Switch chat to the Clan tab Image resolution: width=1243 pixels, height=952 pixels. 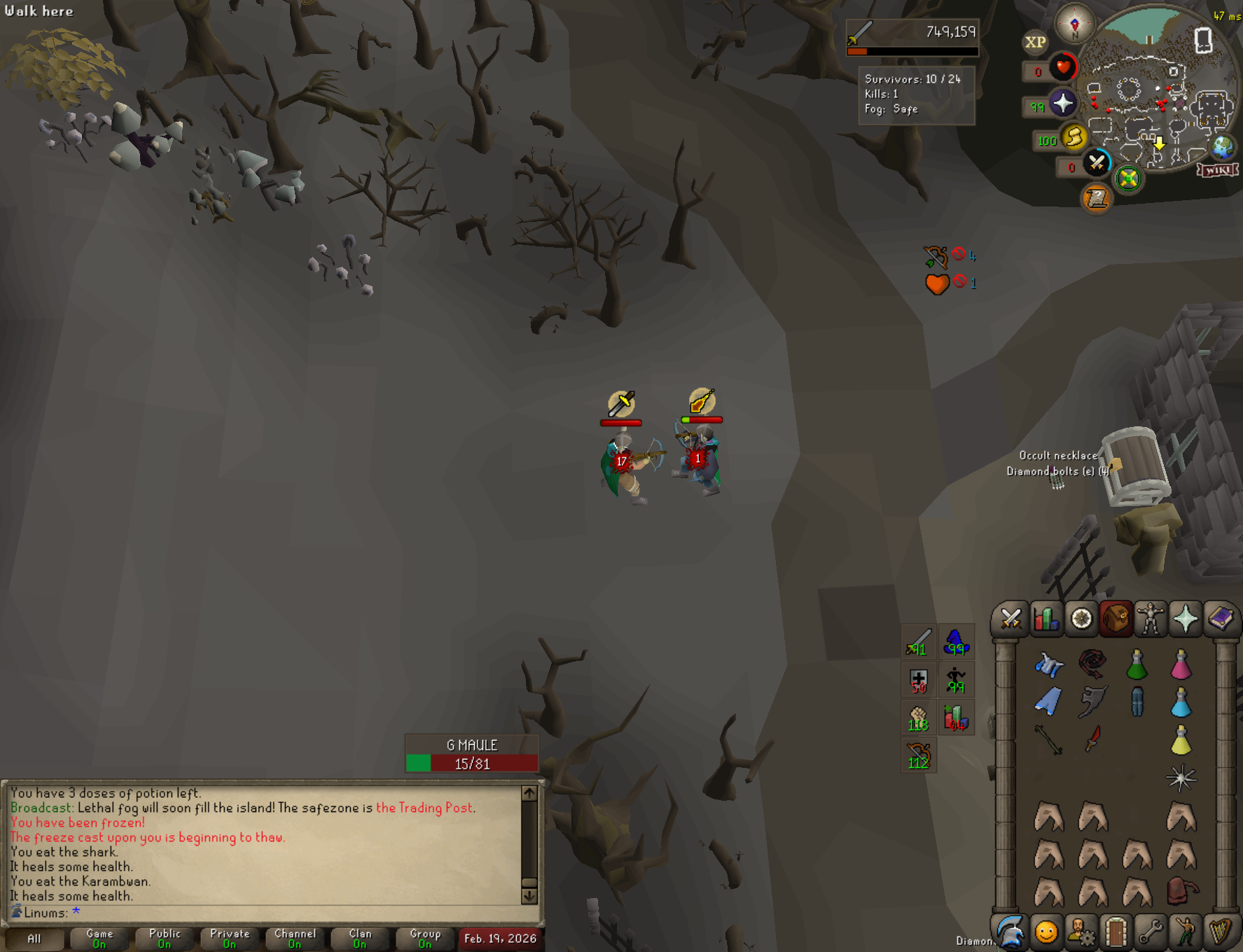point(360,938)
